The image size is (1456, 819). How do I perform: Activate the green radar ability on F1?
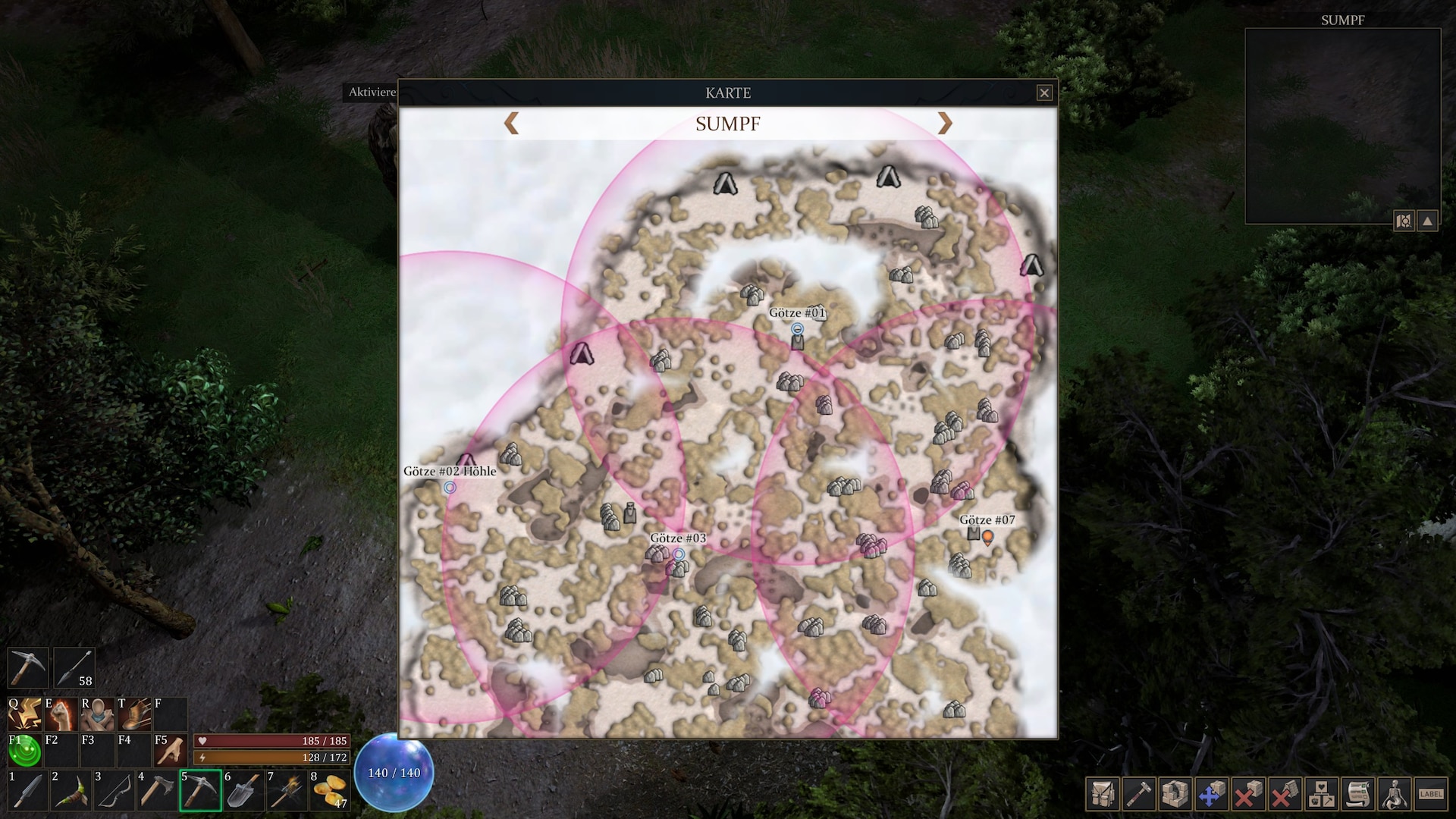coord(25,750)
